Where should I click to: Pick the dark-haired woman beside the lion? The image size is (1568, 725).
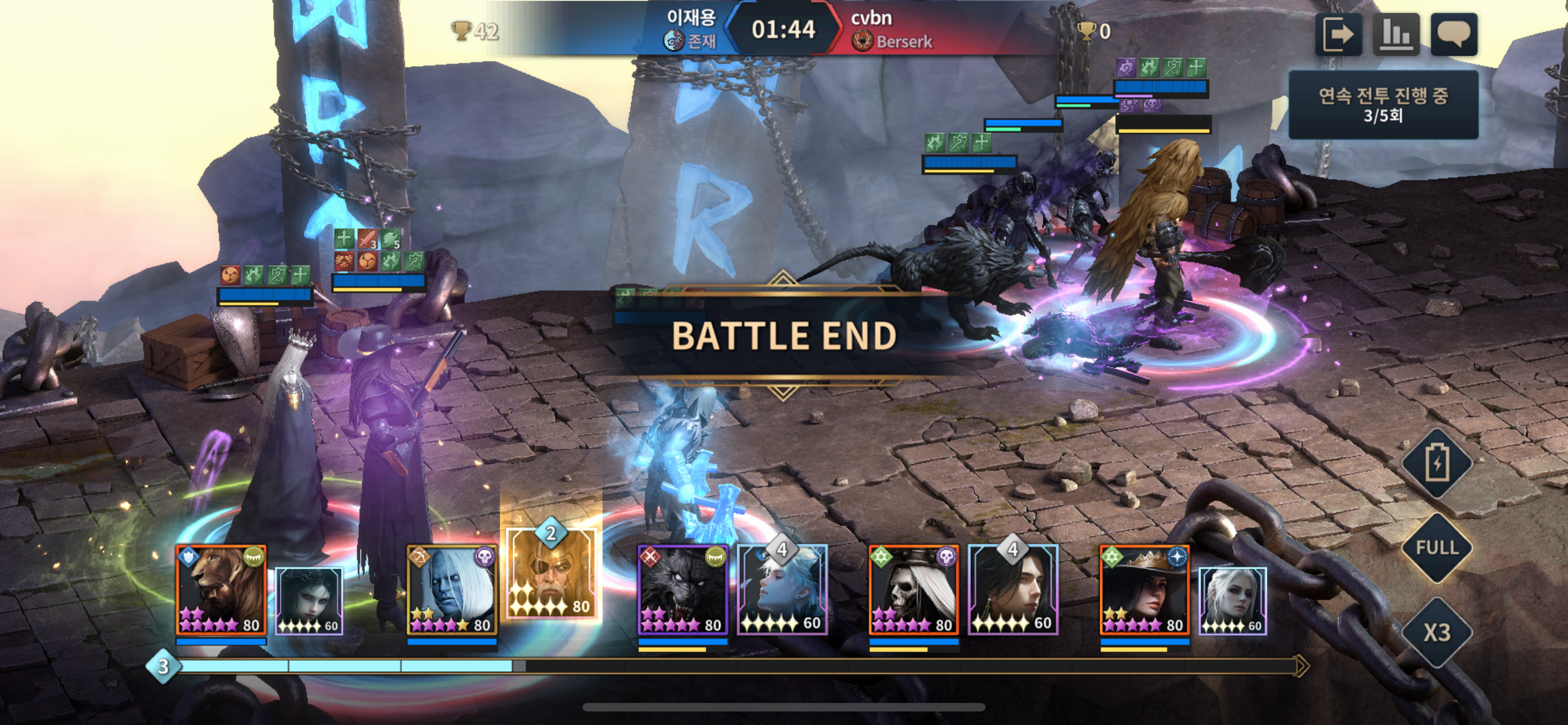tap(309, 601)
